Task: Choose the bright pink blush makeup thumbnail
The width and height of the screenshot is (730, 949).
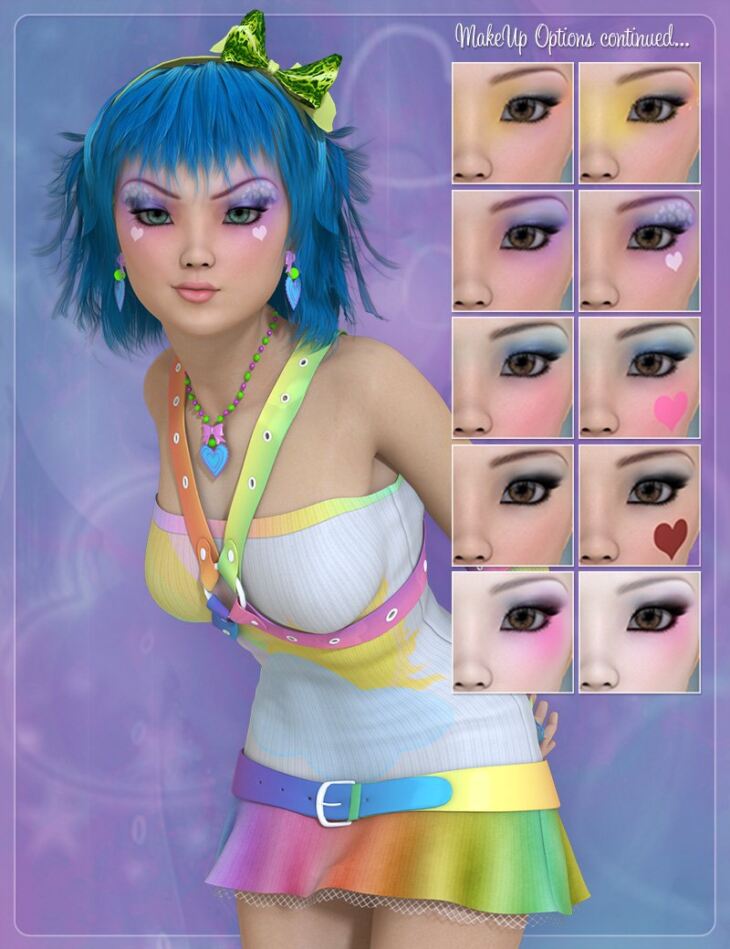Action: pos(512,632)
